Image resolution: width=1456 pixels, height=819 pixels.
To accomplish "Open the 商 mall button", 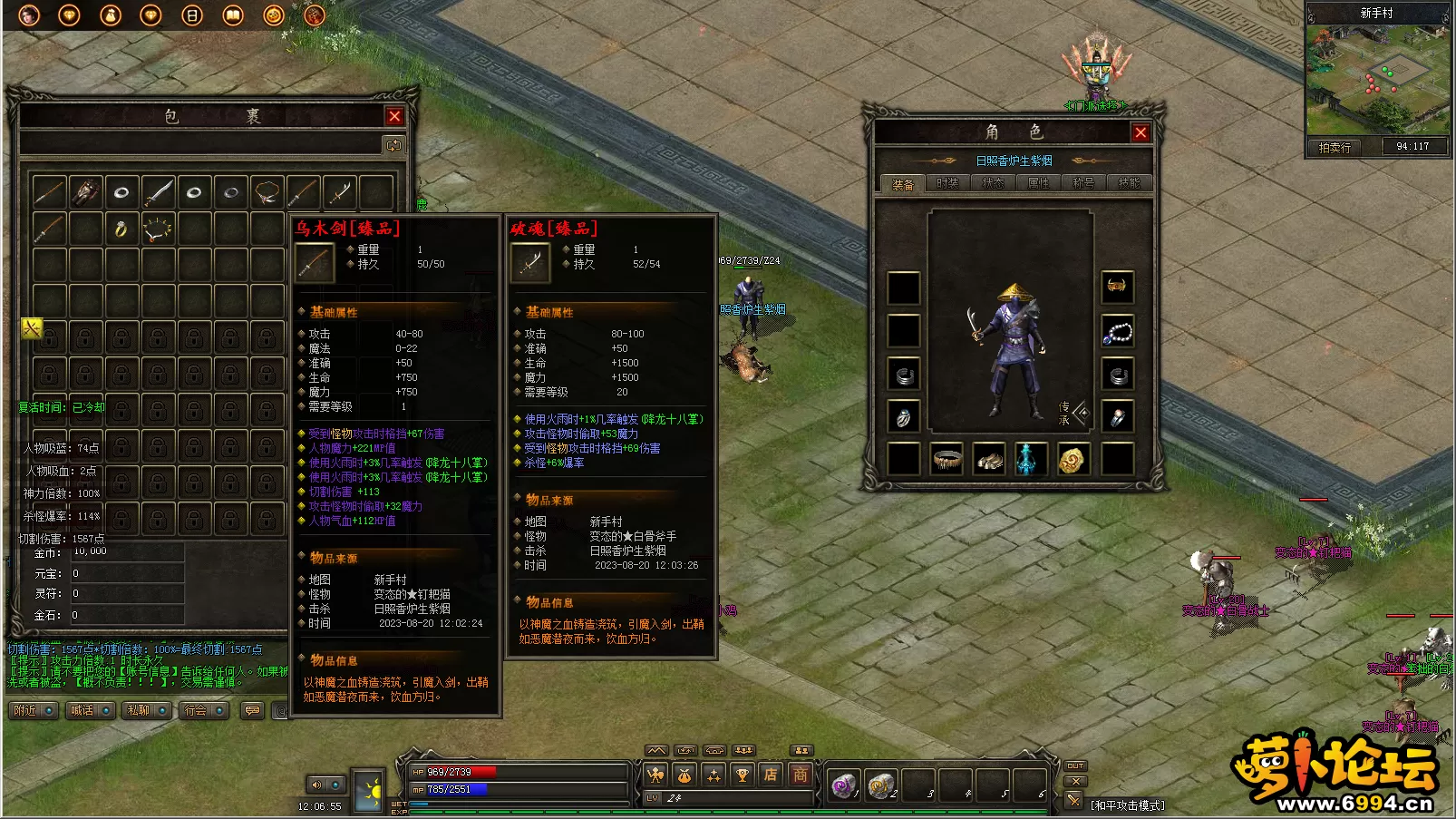I will point(801,775).
